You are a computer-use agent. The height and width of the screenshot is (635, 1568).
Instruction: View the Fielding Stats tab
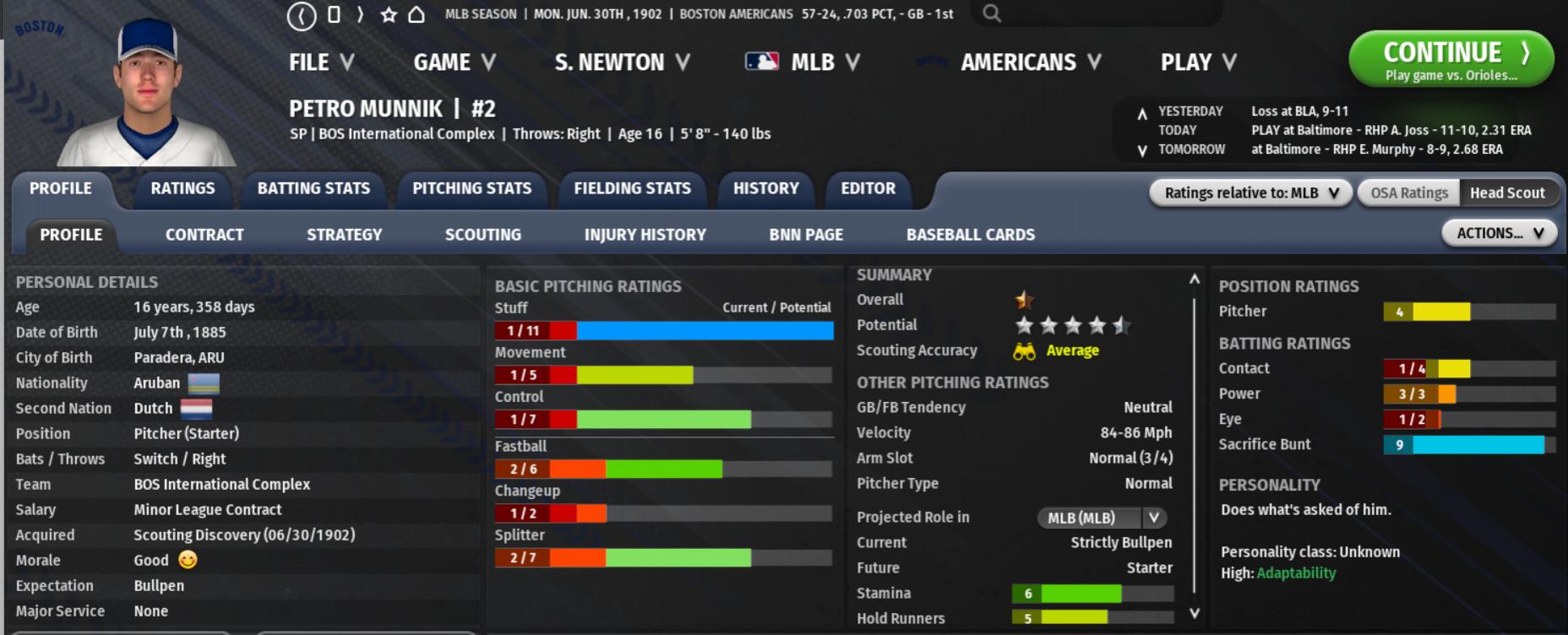point(632,188)
